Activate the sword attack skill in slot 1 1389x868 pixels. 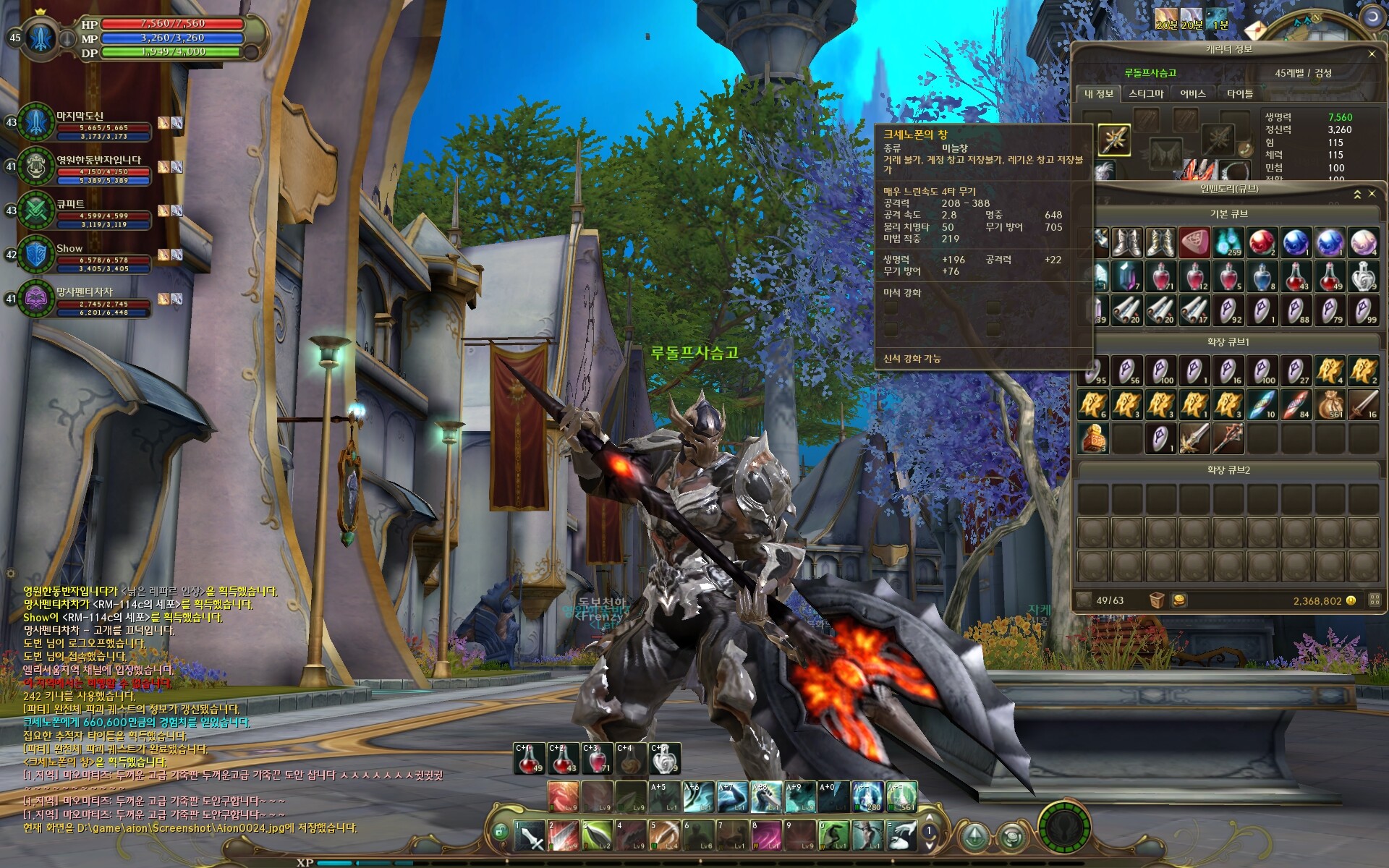(x=529, y=836)
